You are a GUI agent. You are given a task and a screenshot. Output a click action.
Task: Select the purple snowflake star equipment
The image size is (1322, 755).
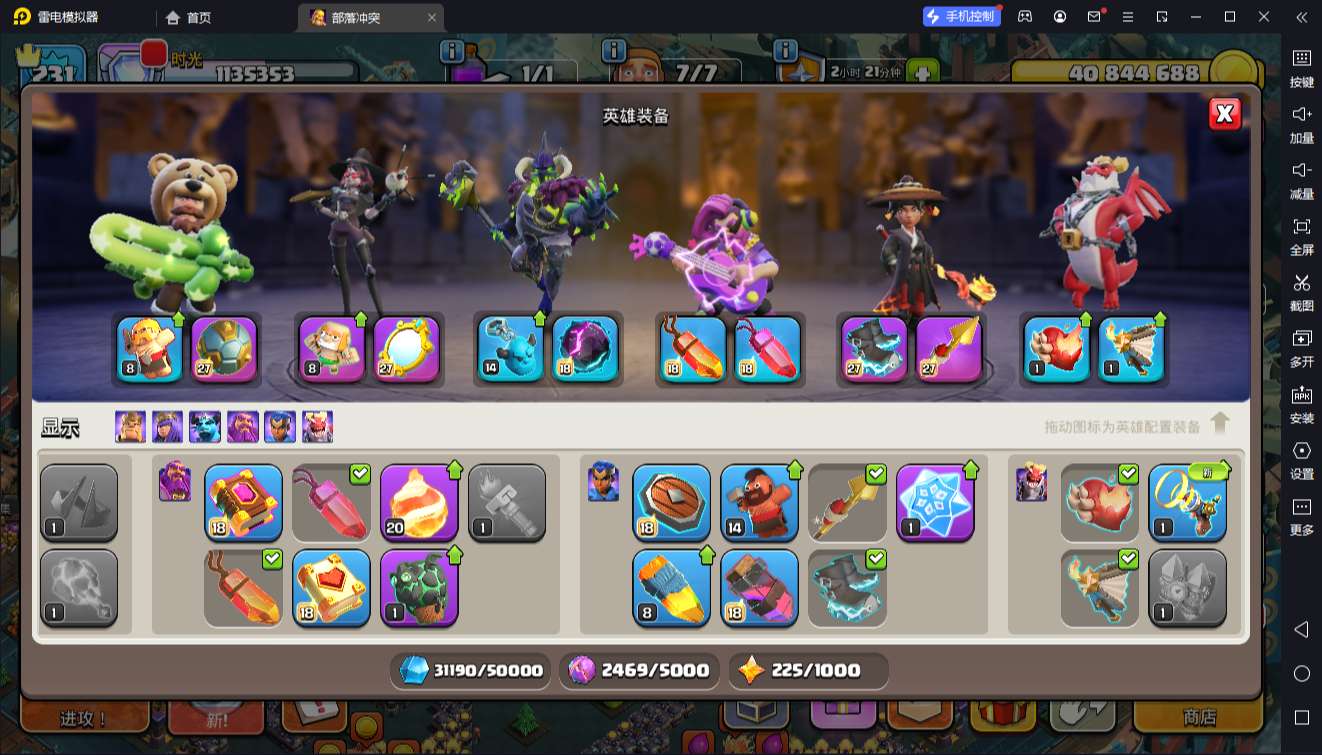pos(935,502)
